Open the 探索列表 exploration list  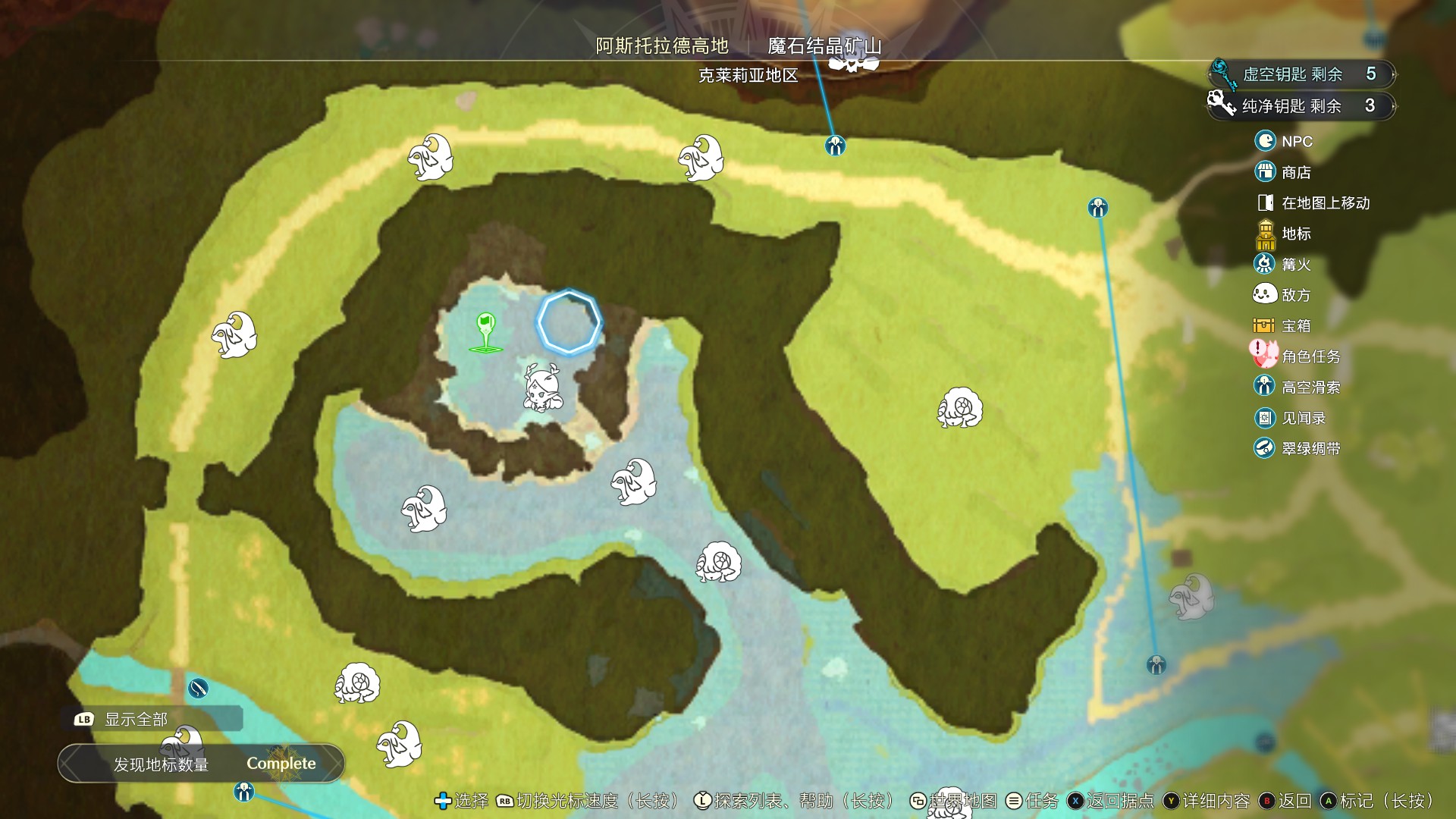click(x=701, y=801)
